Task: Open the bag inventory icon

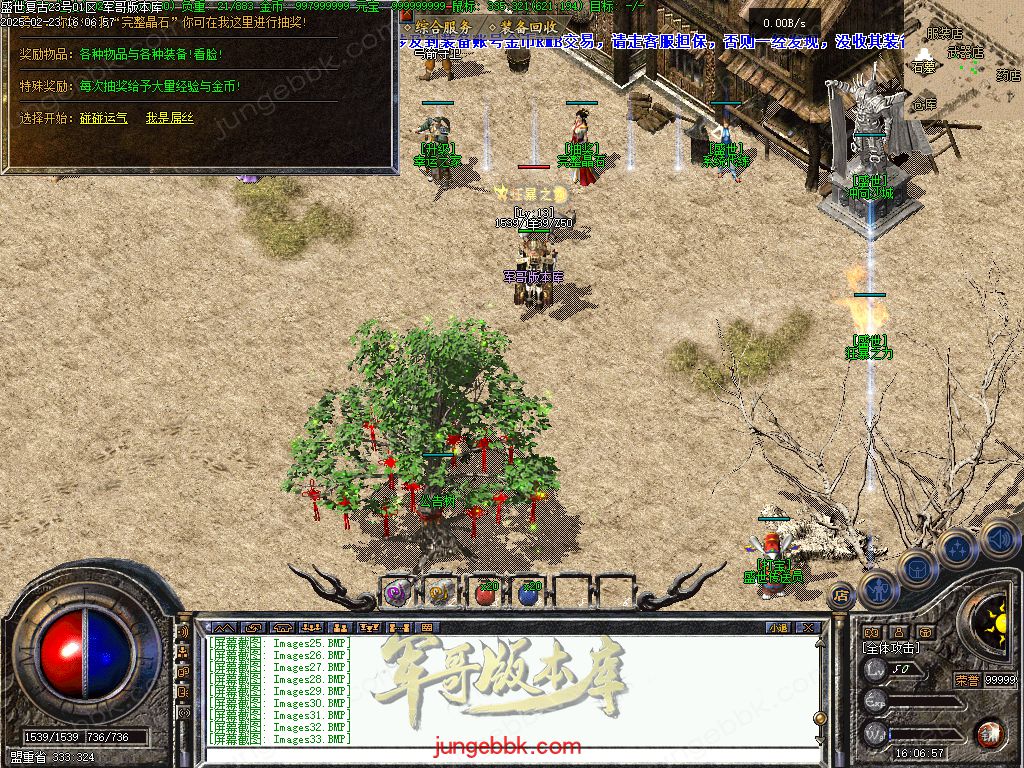Action: [x=917, y=569]
